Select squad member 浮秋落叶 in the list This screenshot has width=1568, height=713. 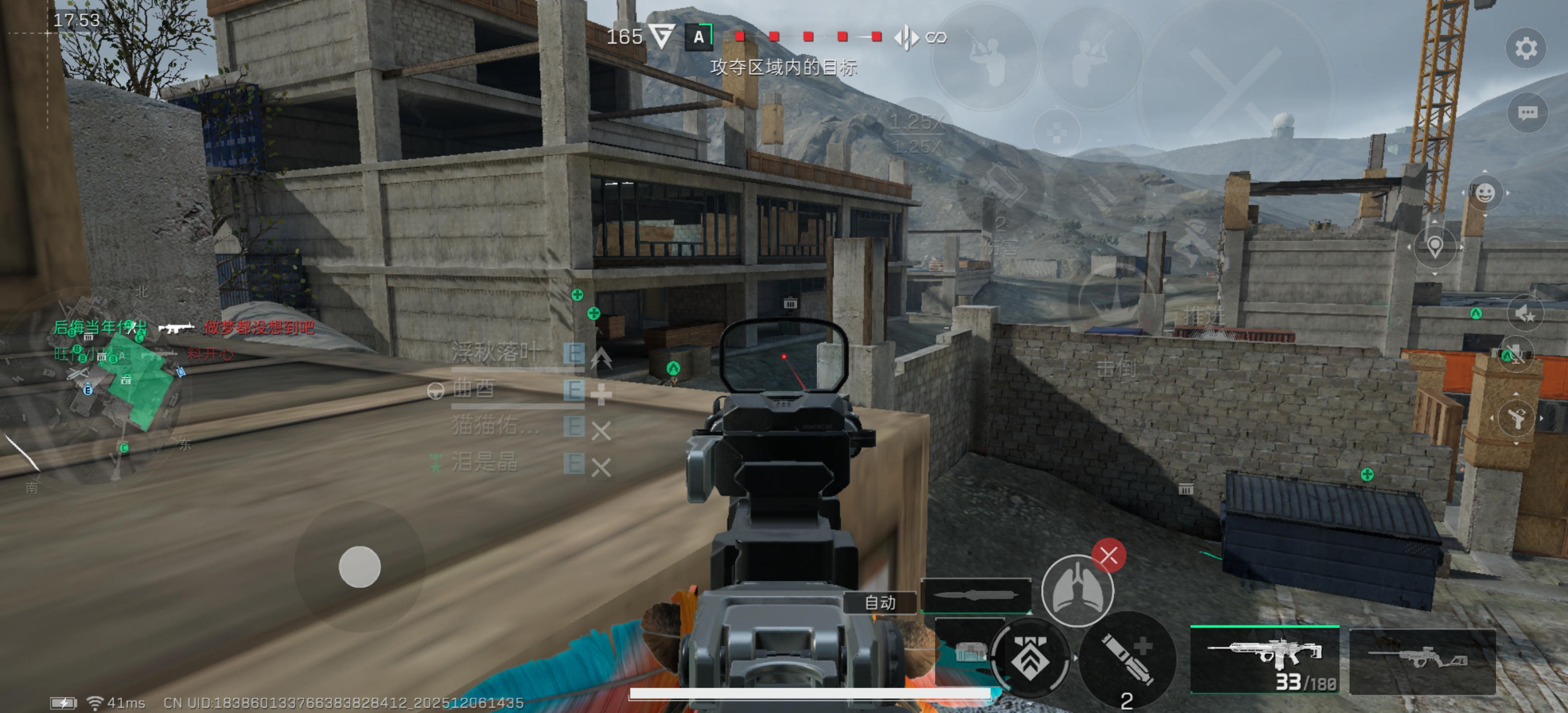(x=495, y=353)
